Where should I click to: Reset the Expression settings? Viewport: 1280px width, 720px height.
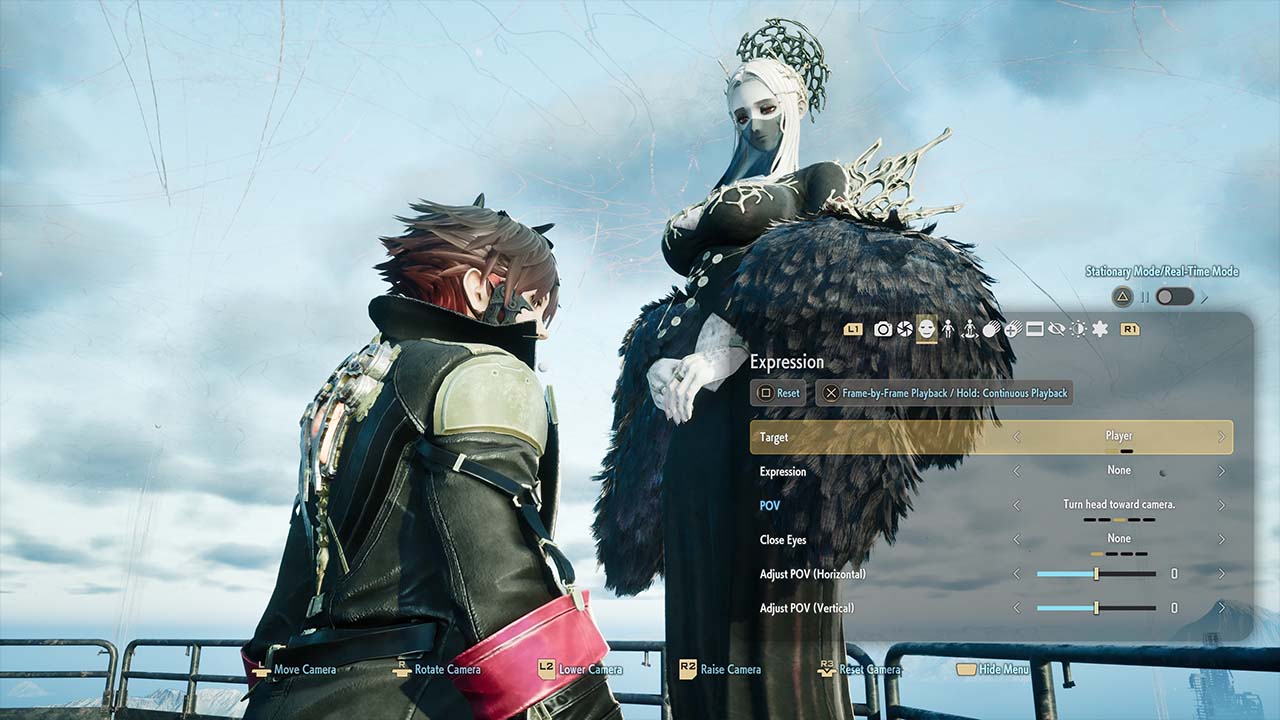(x=778, y=393)
